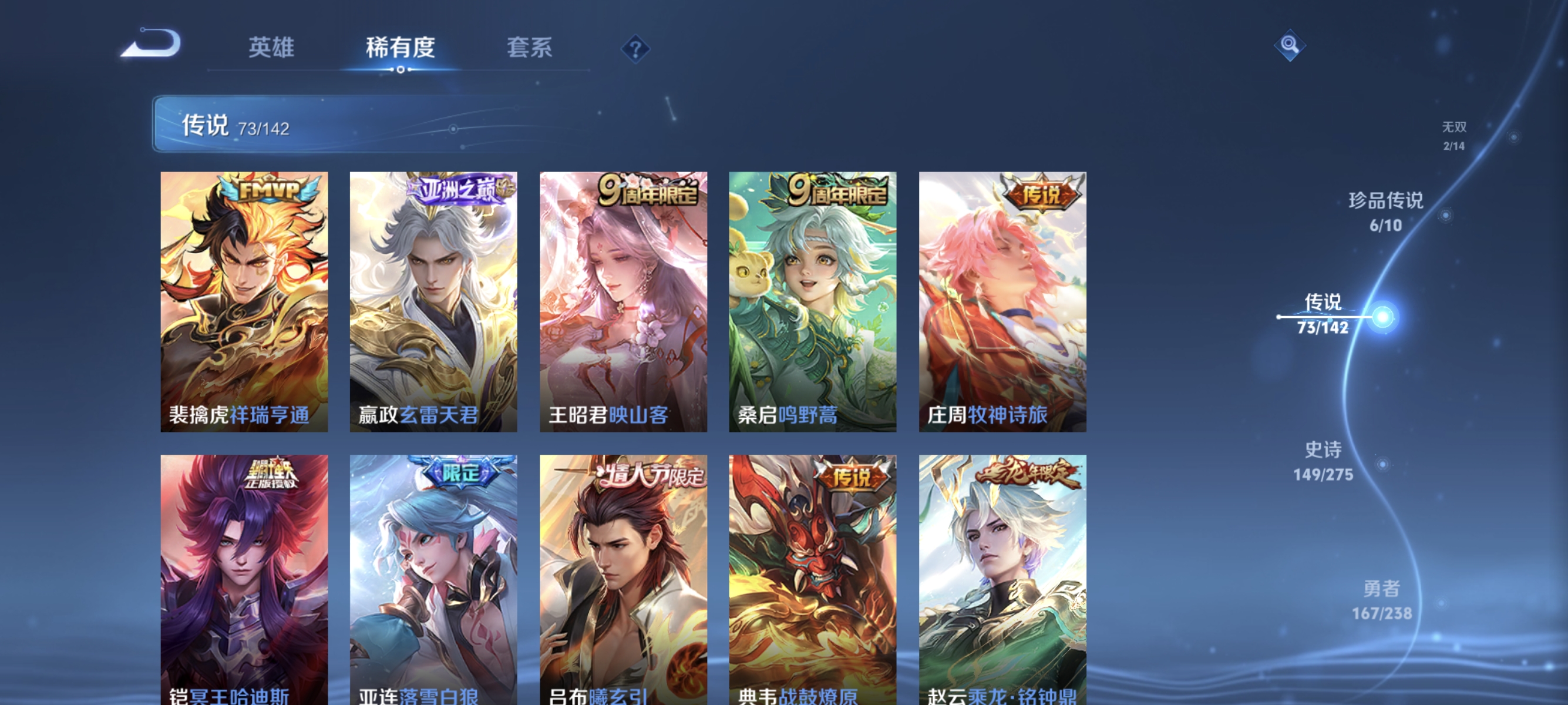This screenshot has width=1568, height=705.
Task: Switch to the 套系 tab
Action: point(530,48)
